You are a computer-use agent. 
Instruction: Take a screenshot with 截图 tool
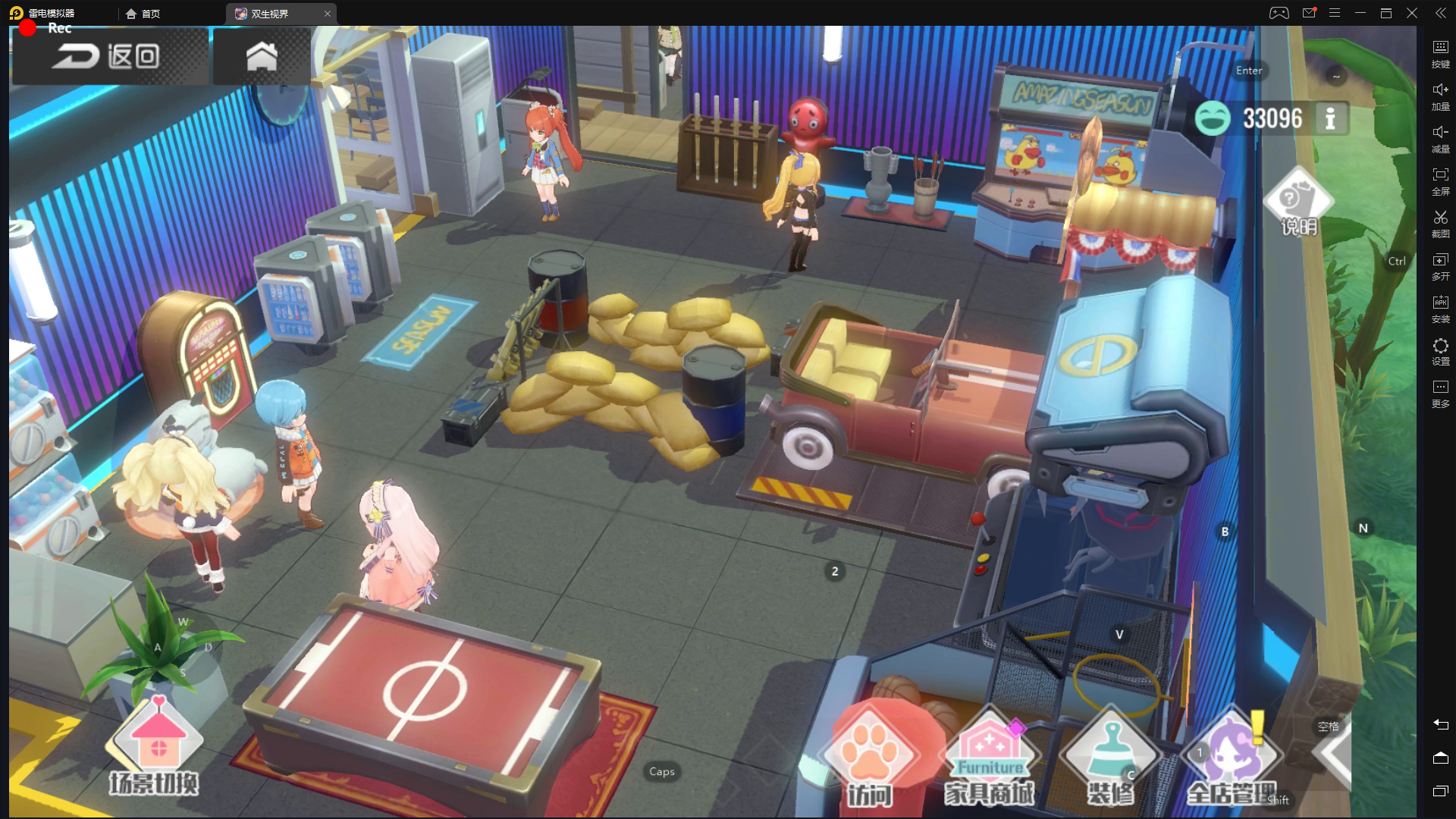[x=1440, y=224]
